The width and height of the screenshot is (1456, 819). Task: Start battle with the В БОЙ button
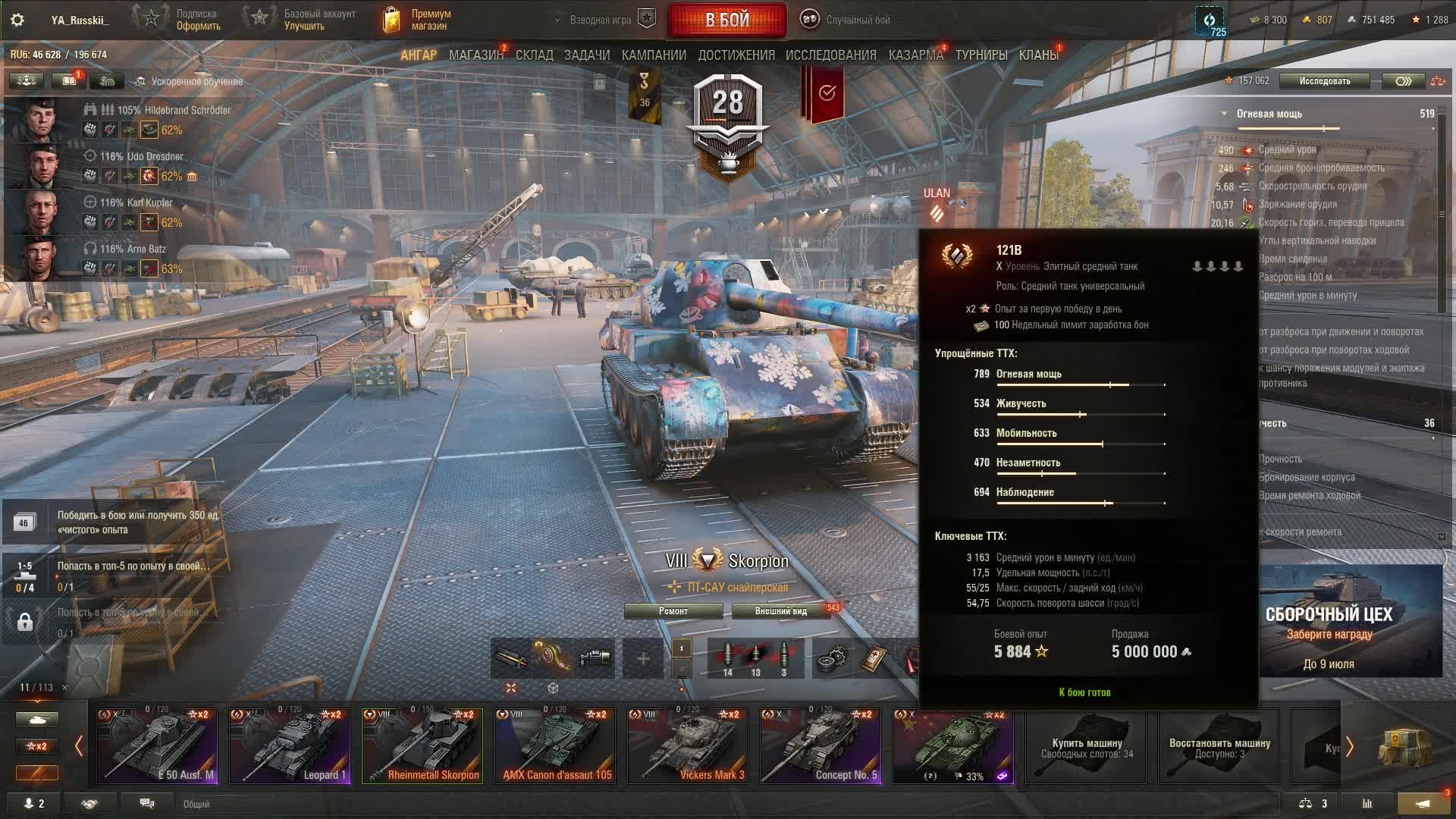click(x=726, y=20)
